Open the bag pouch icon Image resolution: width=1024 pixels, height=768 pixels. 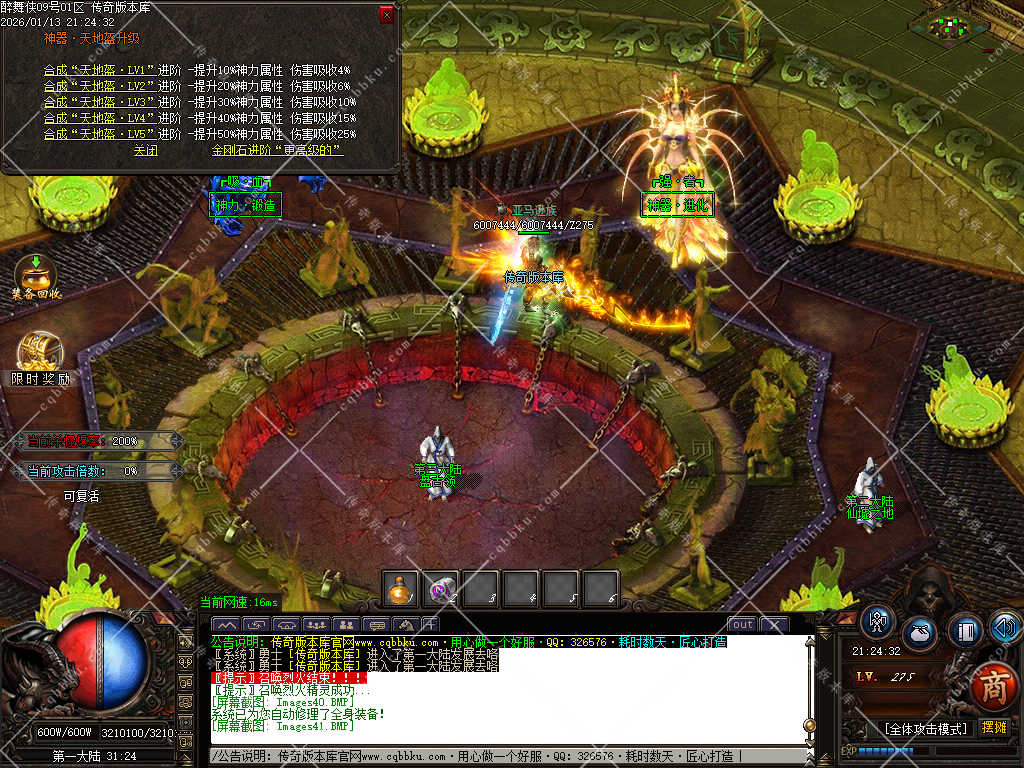point(919,634)
